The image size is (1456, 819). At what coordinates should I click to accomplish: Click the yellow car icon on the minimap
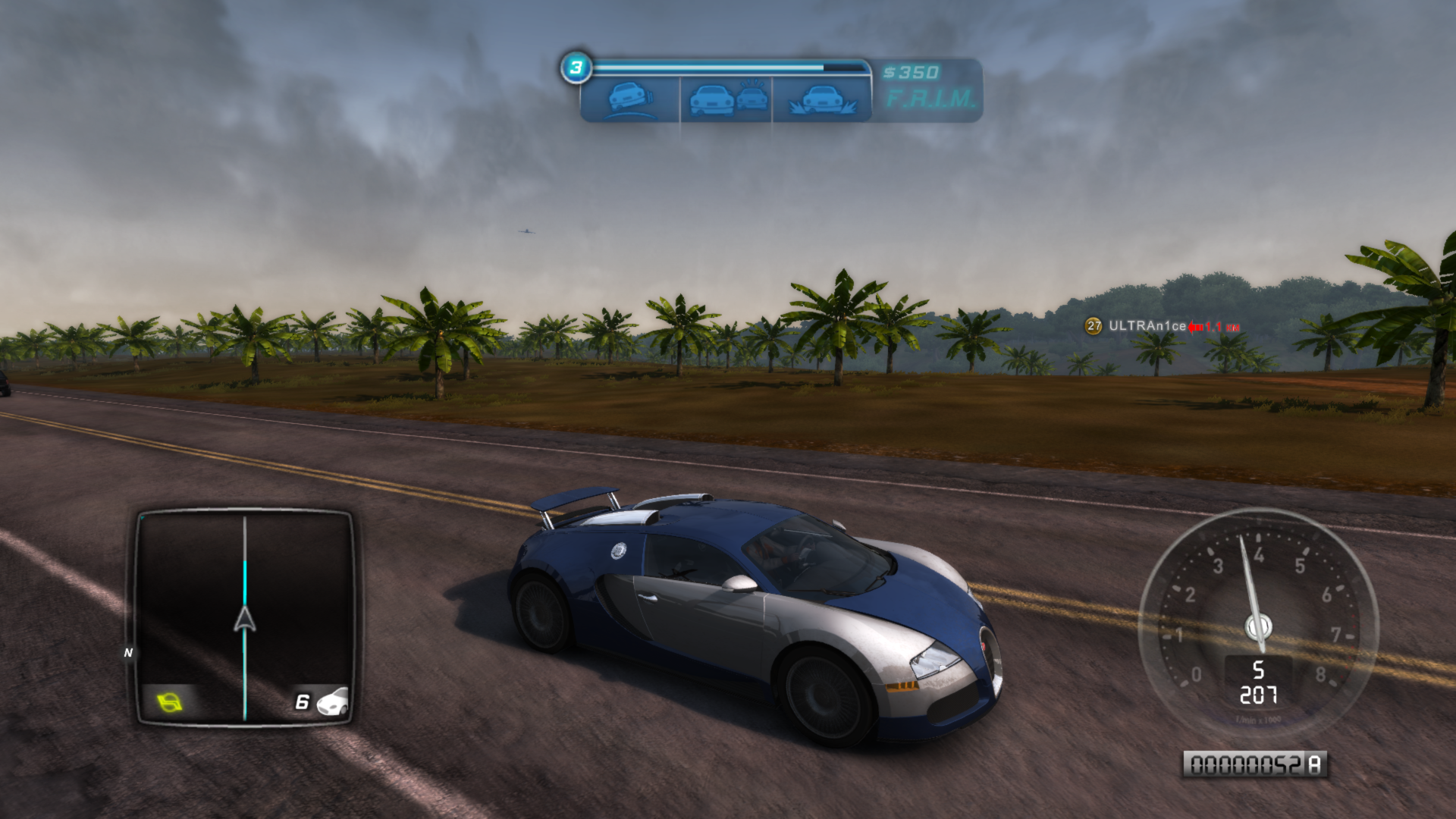[x=170, y=702]
